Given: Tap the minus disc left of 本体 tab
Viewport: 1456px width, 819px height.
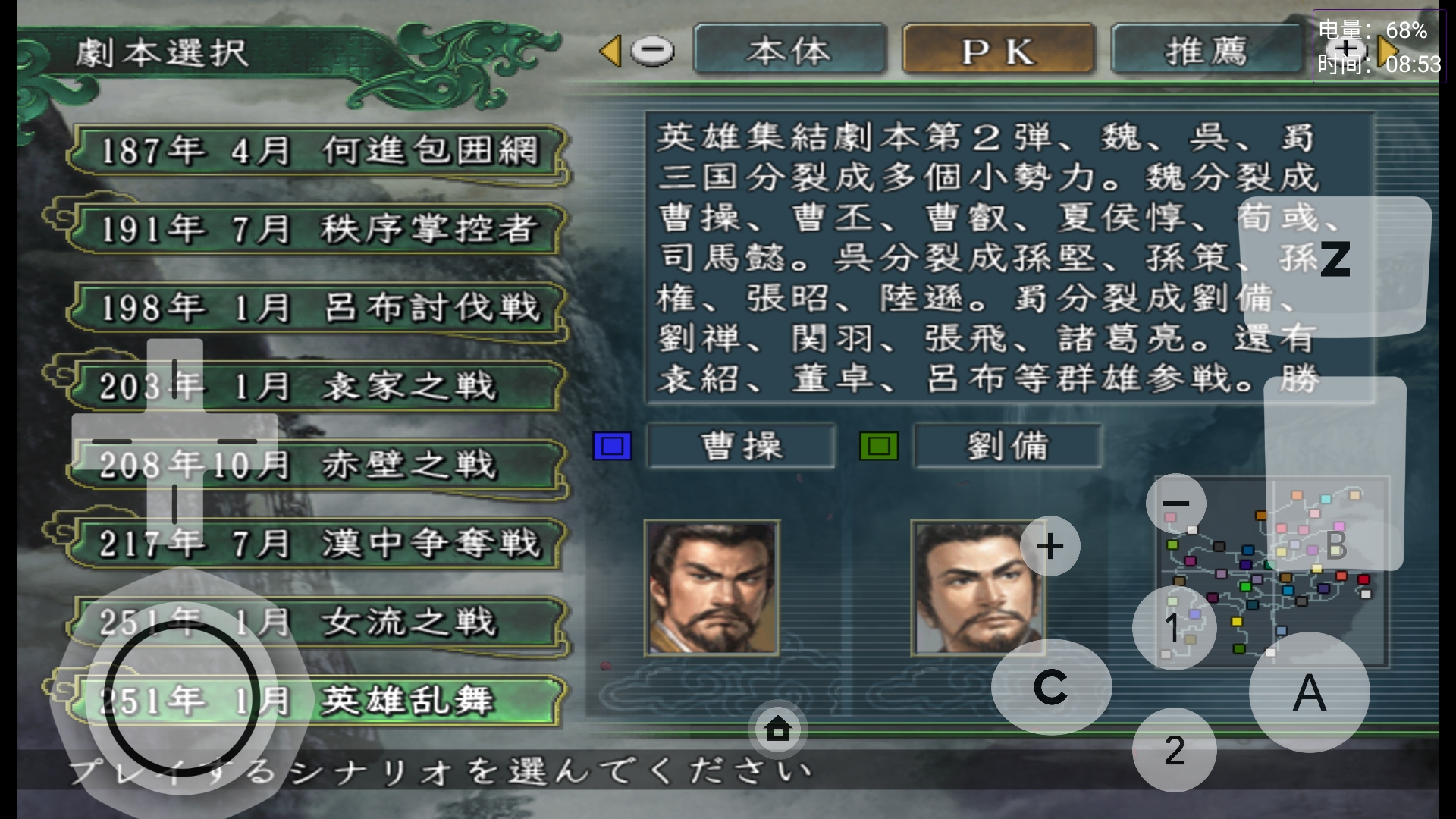Looking at the screenshot, I should point(654,51).
